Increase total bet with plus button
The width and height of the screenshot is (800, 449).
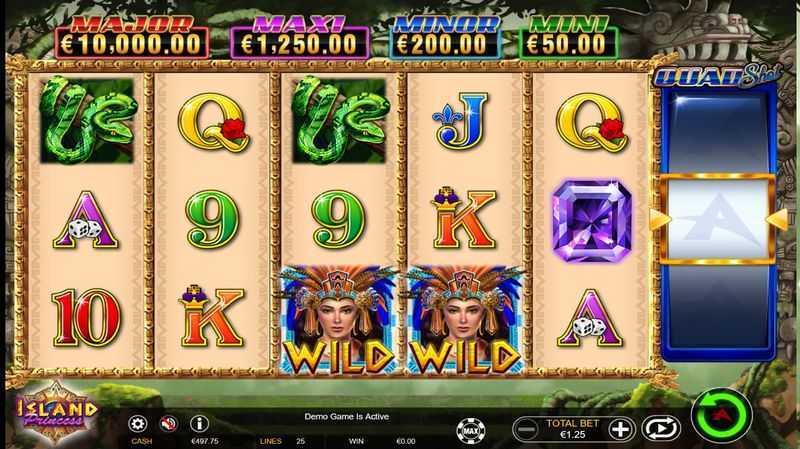(x=621, y=430)
